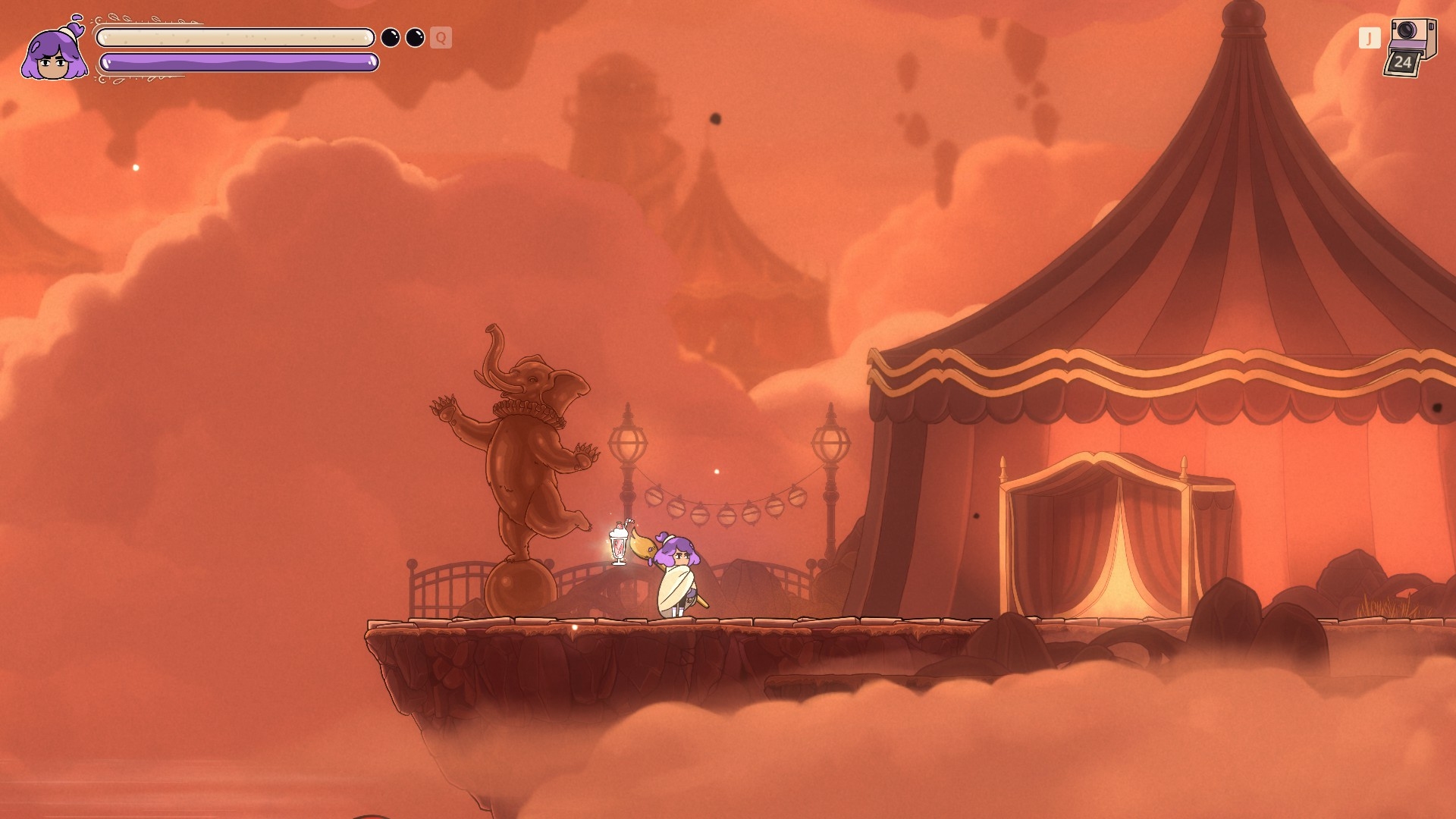Click the purple-haired character portrait
Screen dimensions: 1456x819
pos(53,50)
